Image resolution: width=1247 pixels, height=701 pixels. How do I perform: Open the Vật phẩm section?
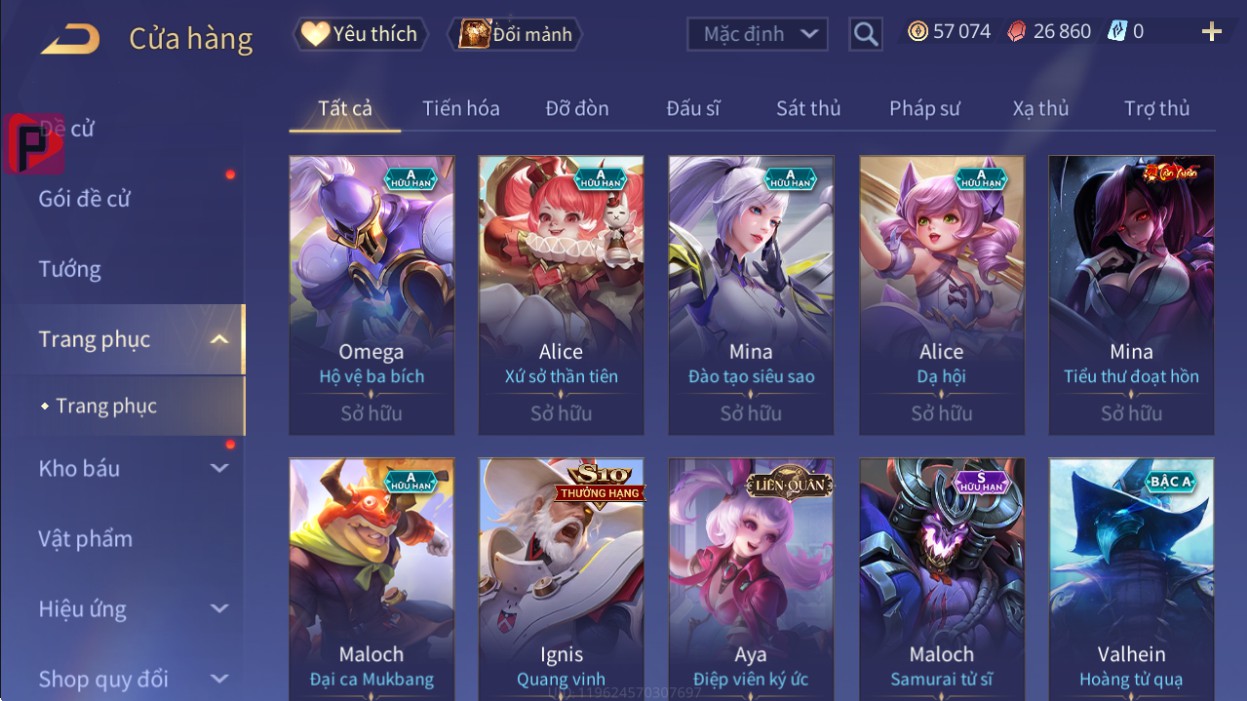[x=86, y=538]
